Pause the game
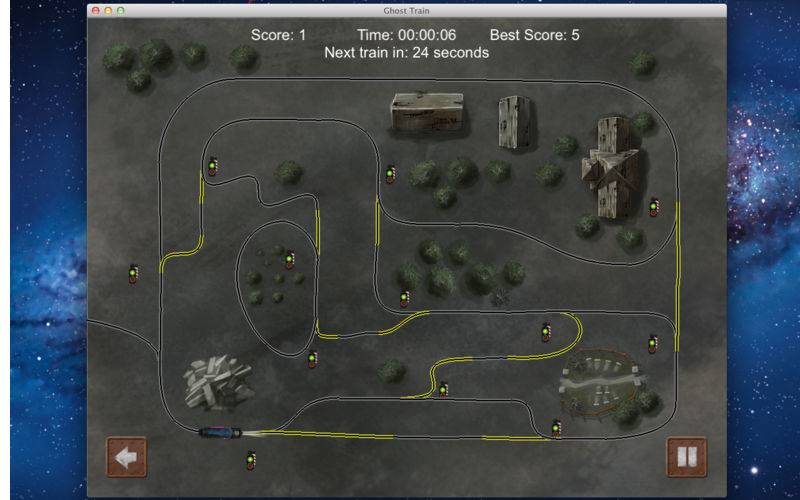The height and width of the screenshot is (500, 800). [686, 457]
